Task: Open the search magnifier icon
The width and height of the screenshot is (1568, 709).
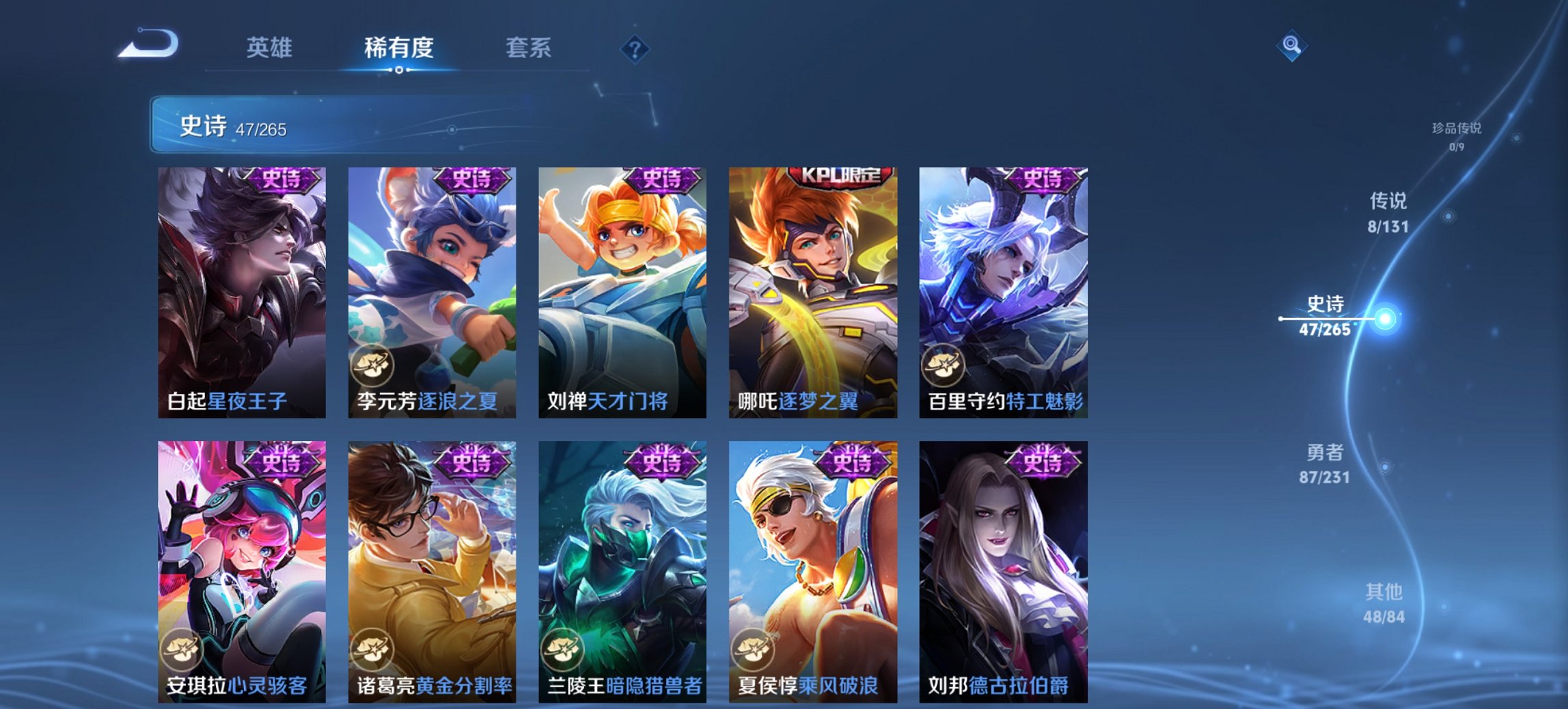Action: (1293, 46)
